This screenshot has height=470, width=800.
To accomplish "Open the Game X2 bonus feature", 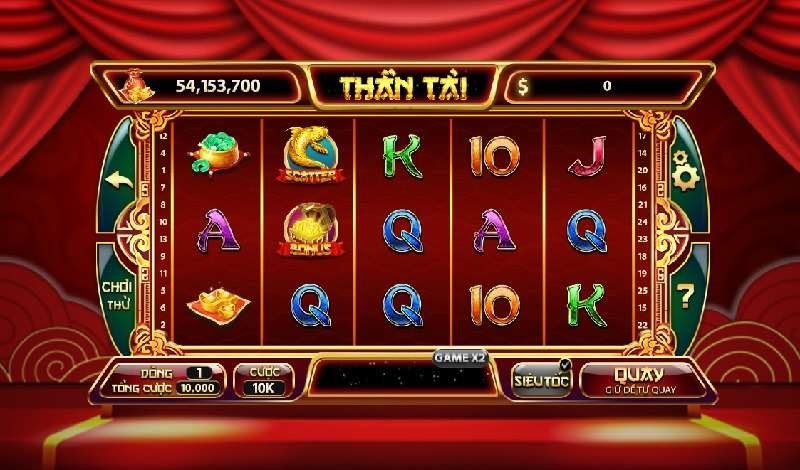I will tap(459, 356).
